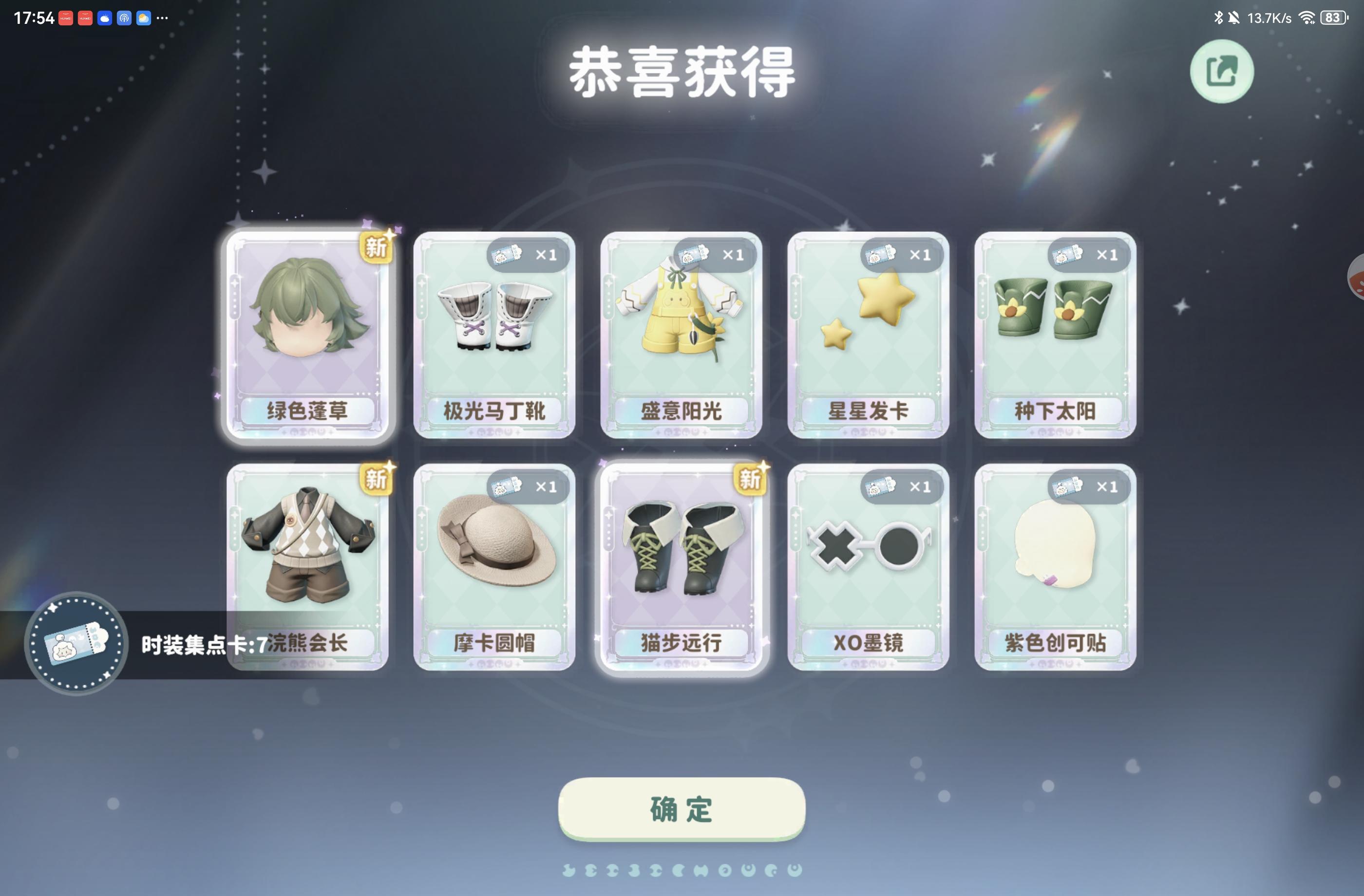Select the 摩卡圆帽 hat card
The height and width of the screenshot is (896, 1364).
tap(494, 567)
